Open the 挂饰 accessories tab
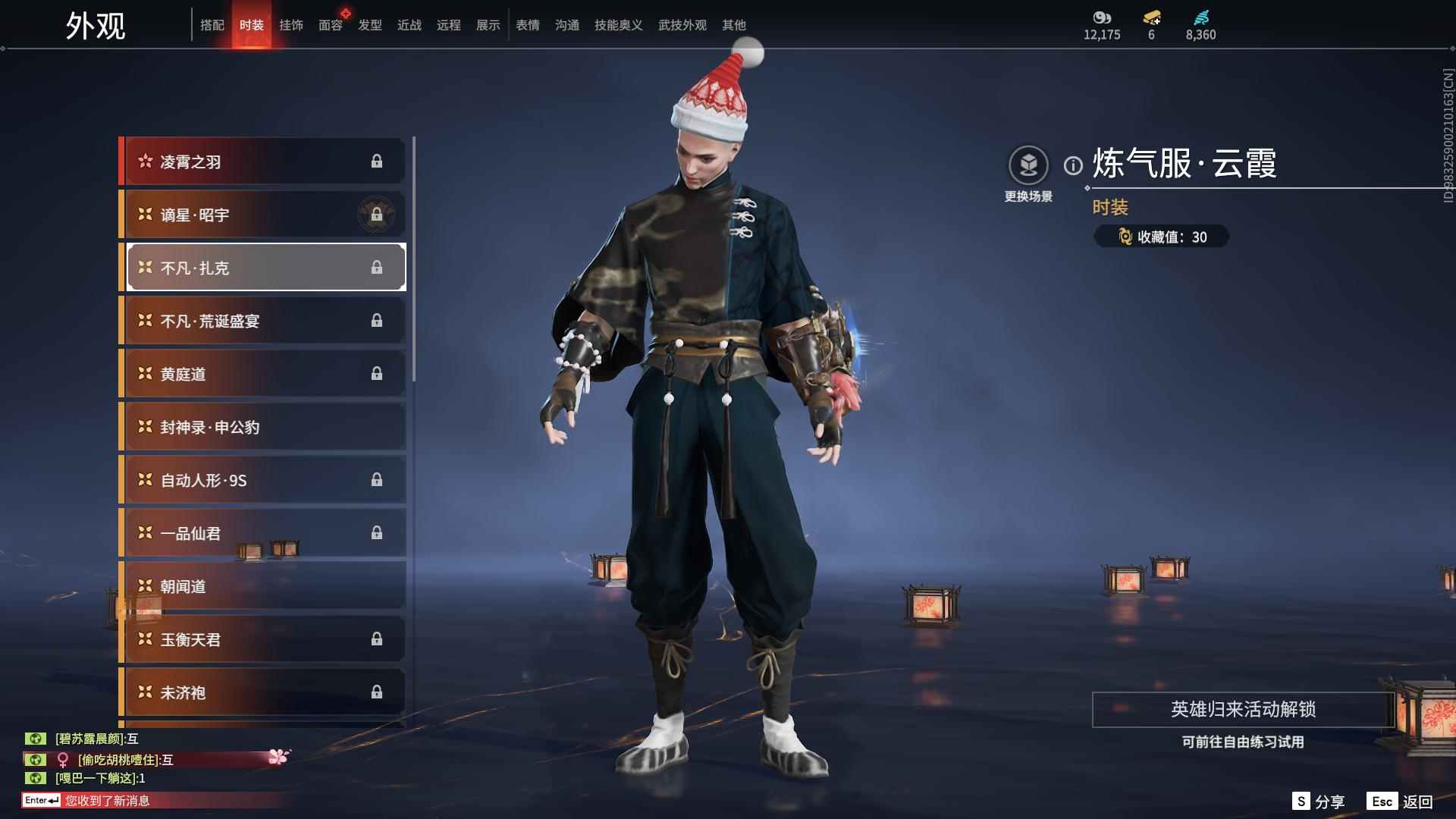 291,25
